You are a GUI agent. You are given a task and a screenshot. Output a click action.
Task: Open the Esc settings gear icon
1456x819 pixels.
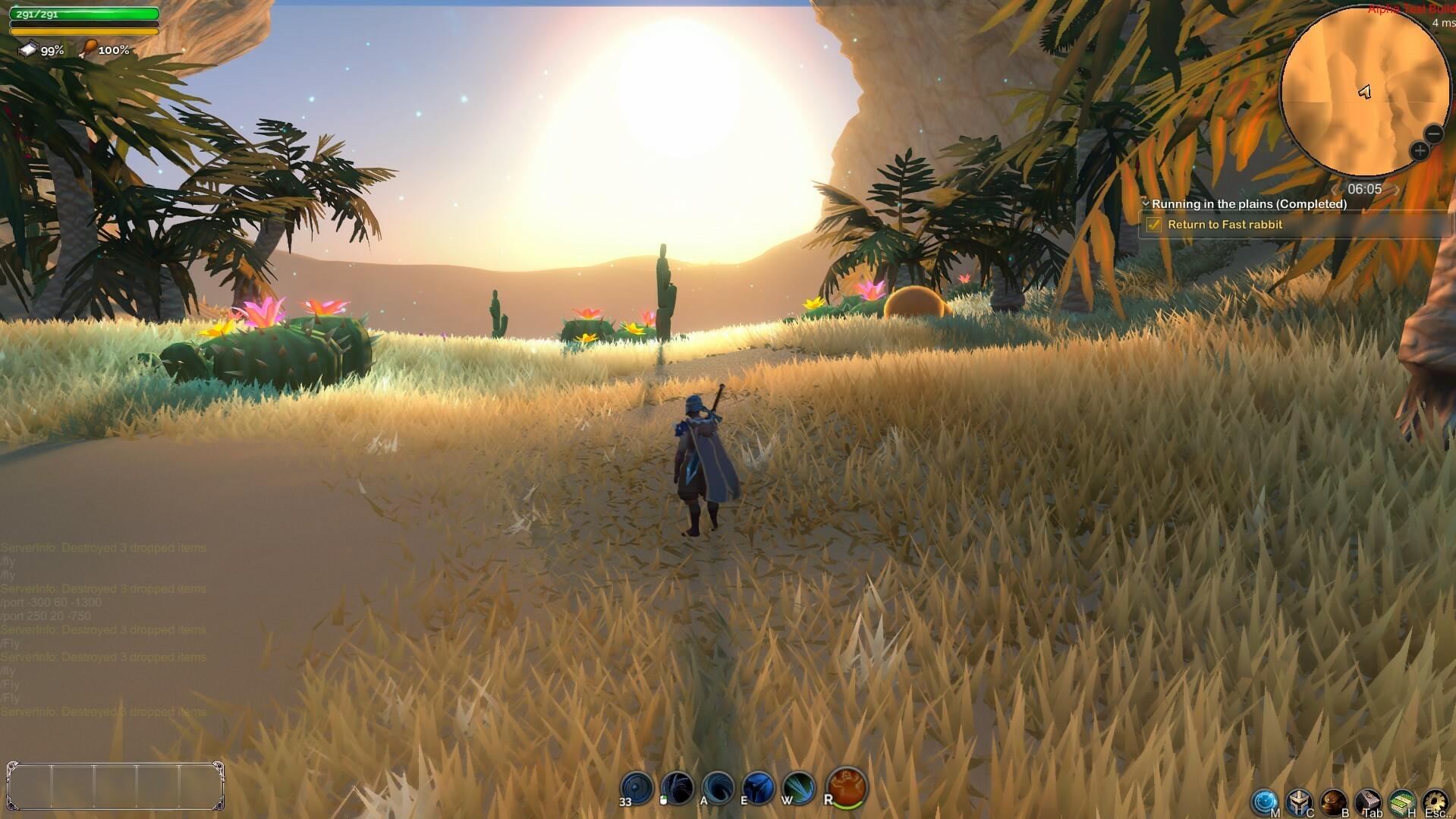(x=1436, y=801)
